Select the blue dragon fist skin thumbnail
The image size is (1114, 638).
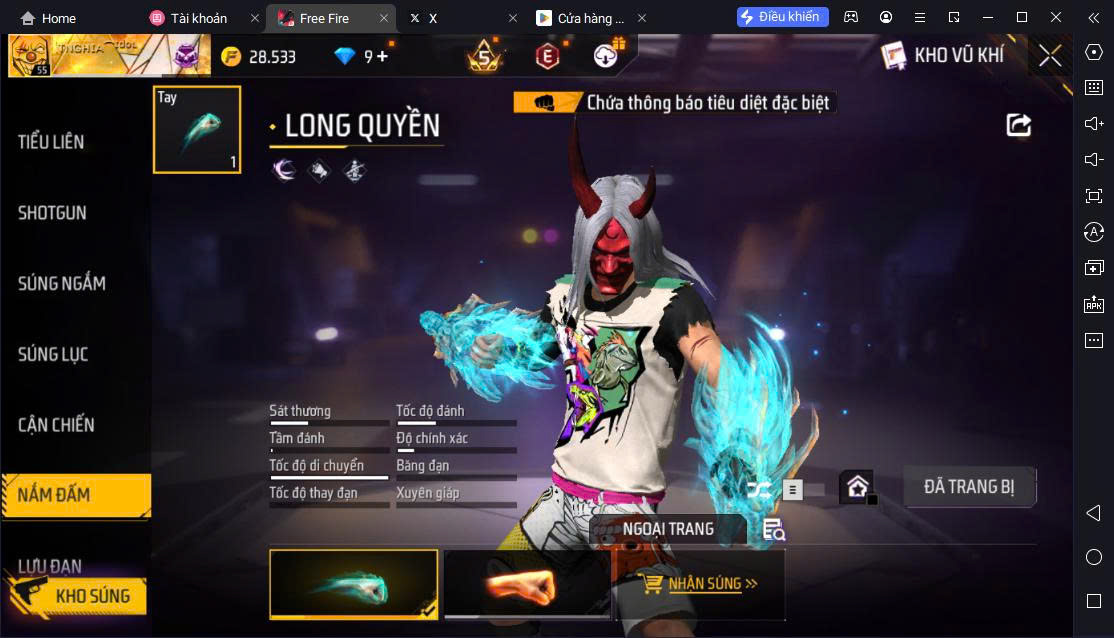[x=353, y=584]
